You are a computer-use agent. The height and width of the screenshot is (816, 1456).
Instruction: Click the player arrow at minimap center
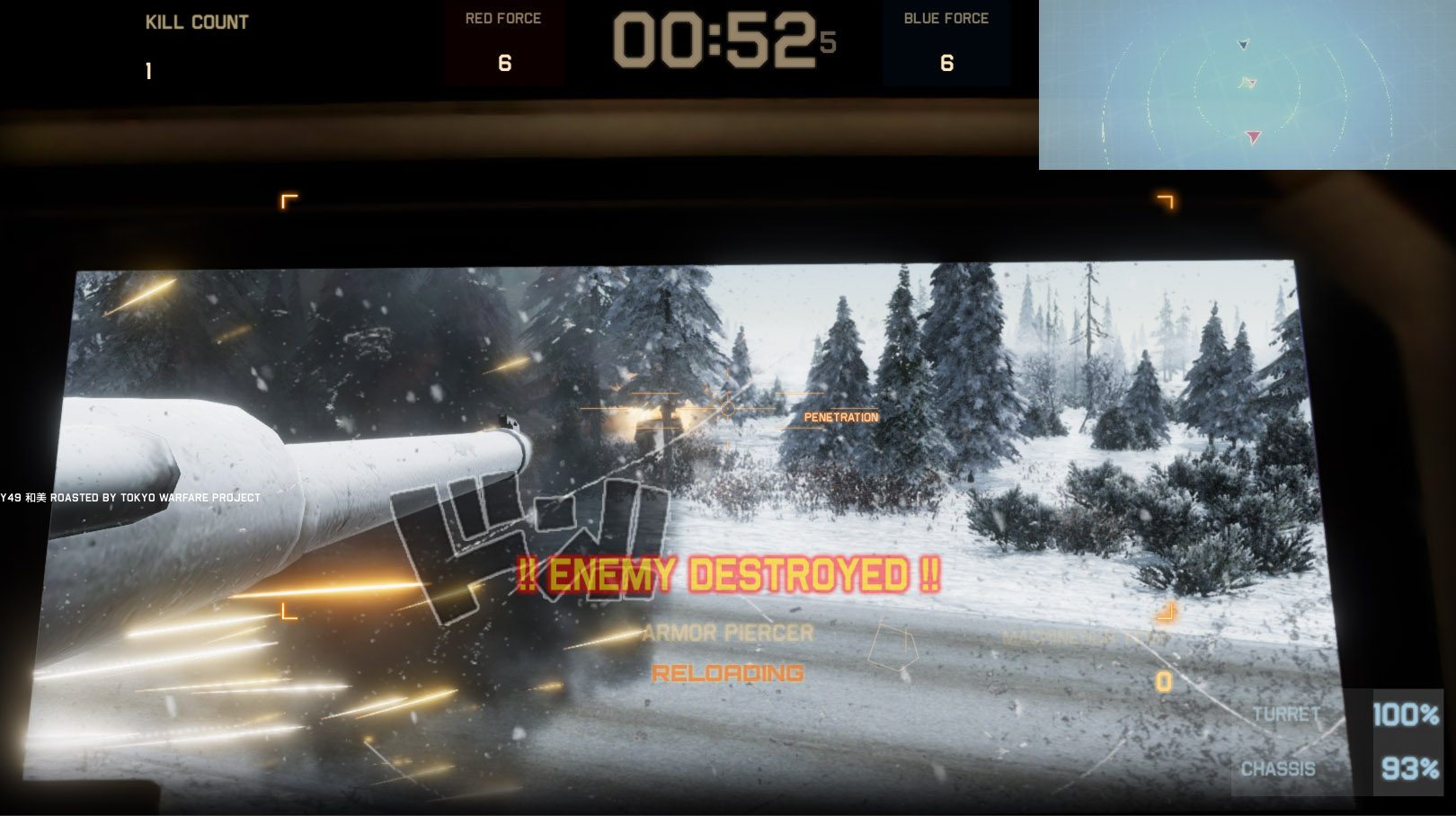pyautogui.click(x=1247, y=83)
